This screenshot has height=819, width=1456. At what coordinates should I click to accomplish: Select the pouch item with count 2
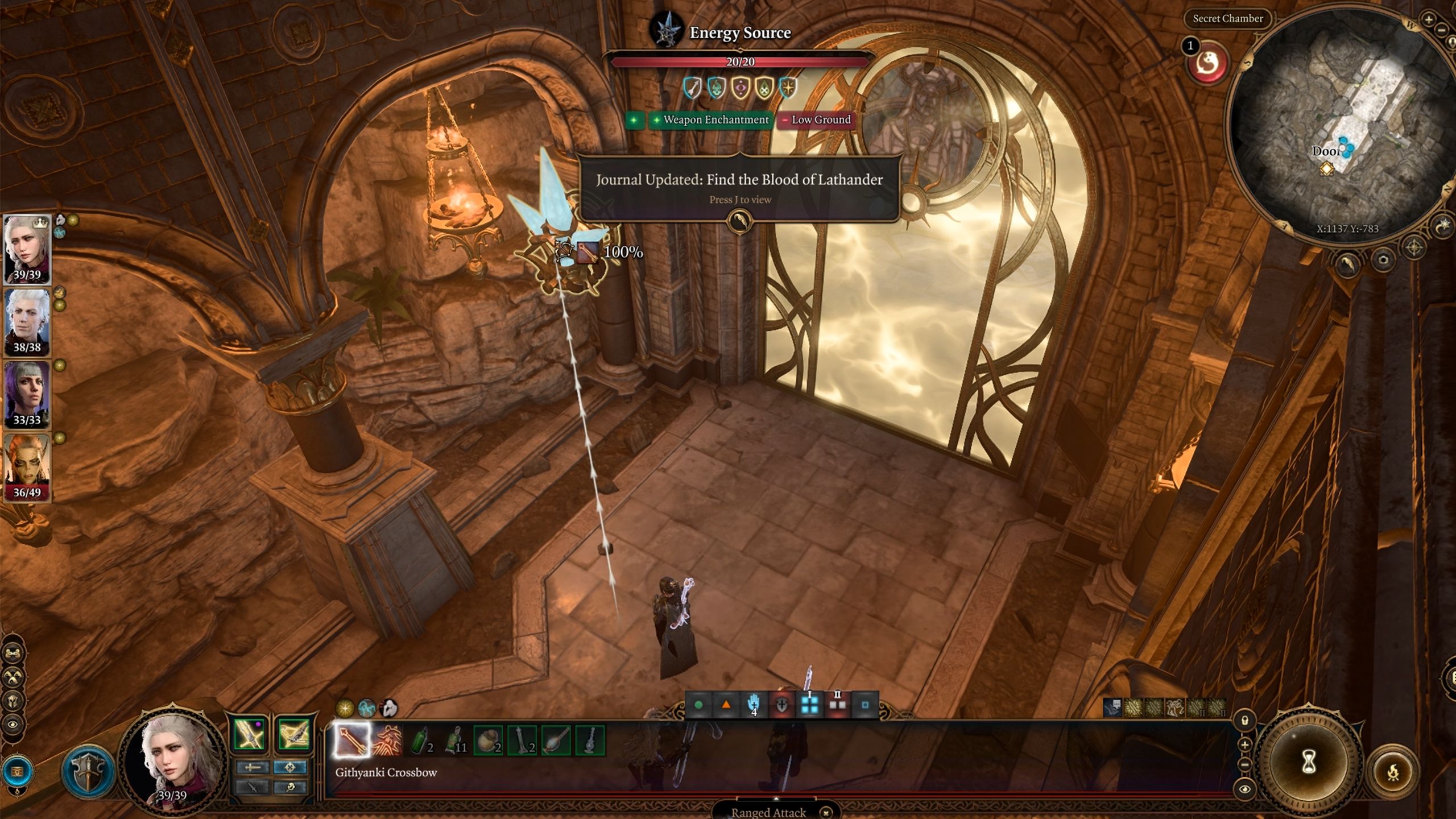(488, 740)
